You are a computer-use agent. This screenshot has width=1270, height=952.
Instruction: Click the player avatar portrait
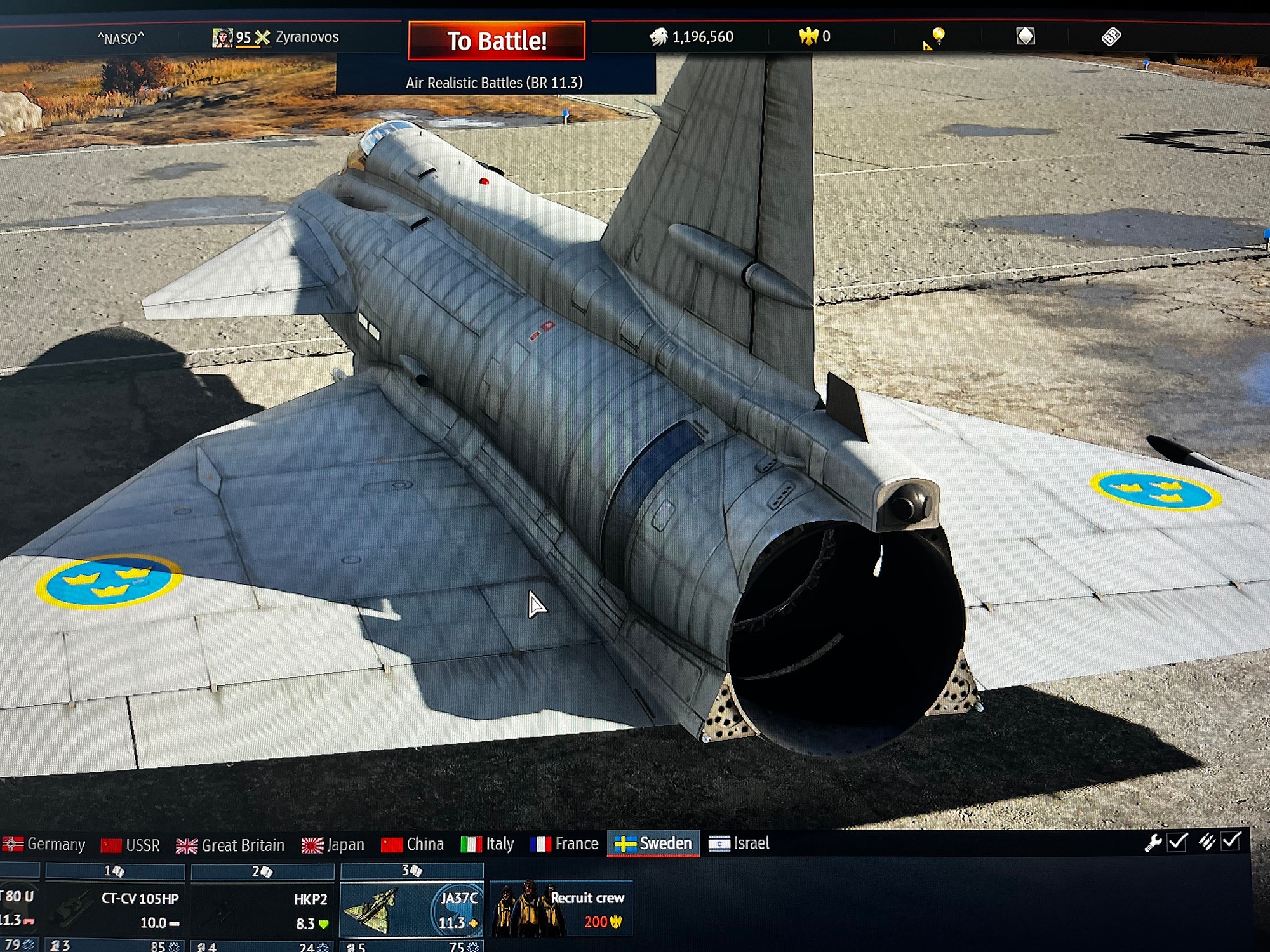click(224, 37)
